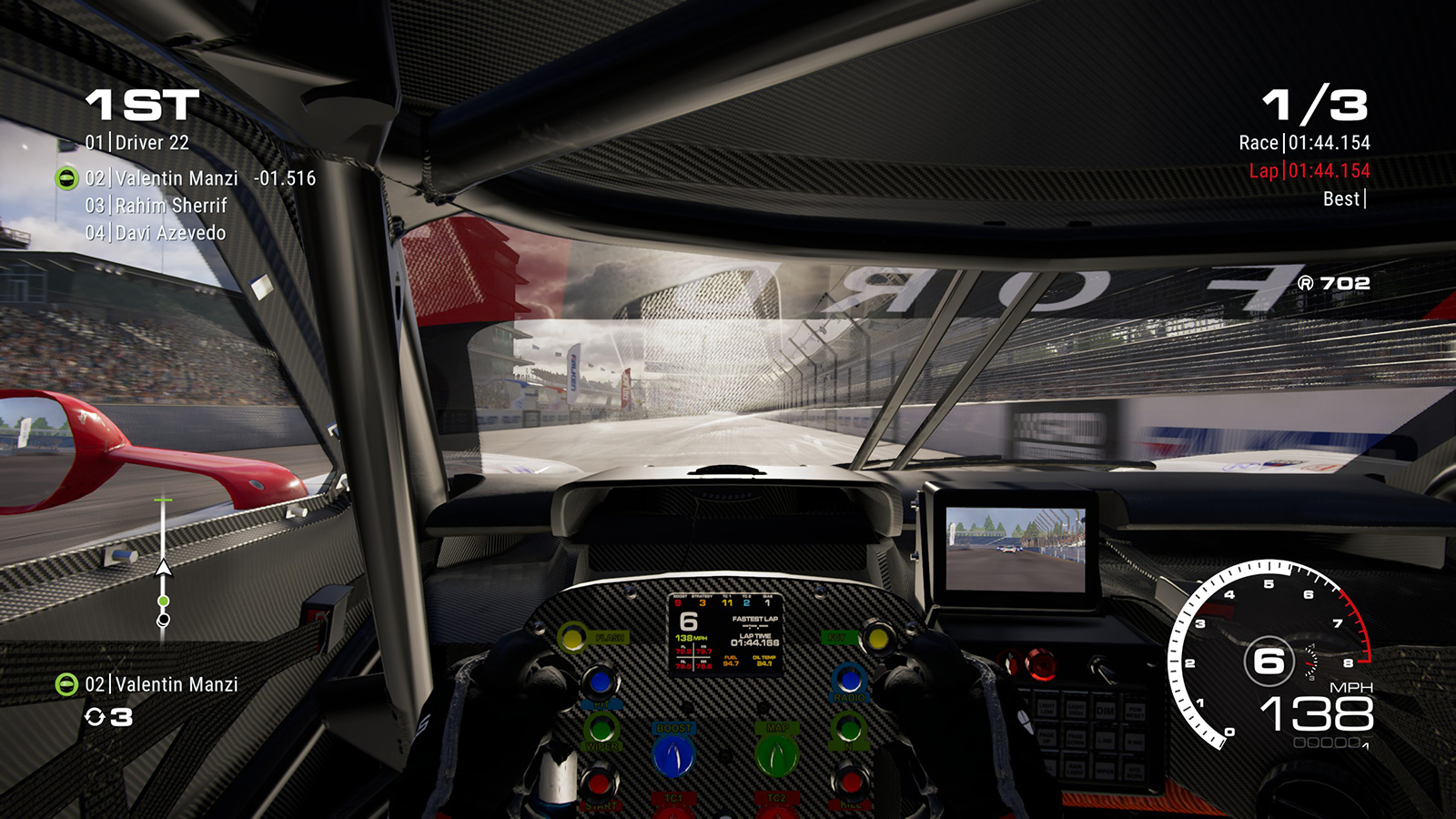
Task: Select Driver 22 in the standings list
Action: click(137, 143)
